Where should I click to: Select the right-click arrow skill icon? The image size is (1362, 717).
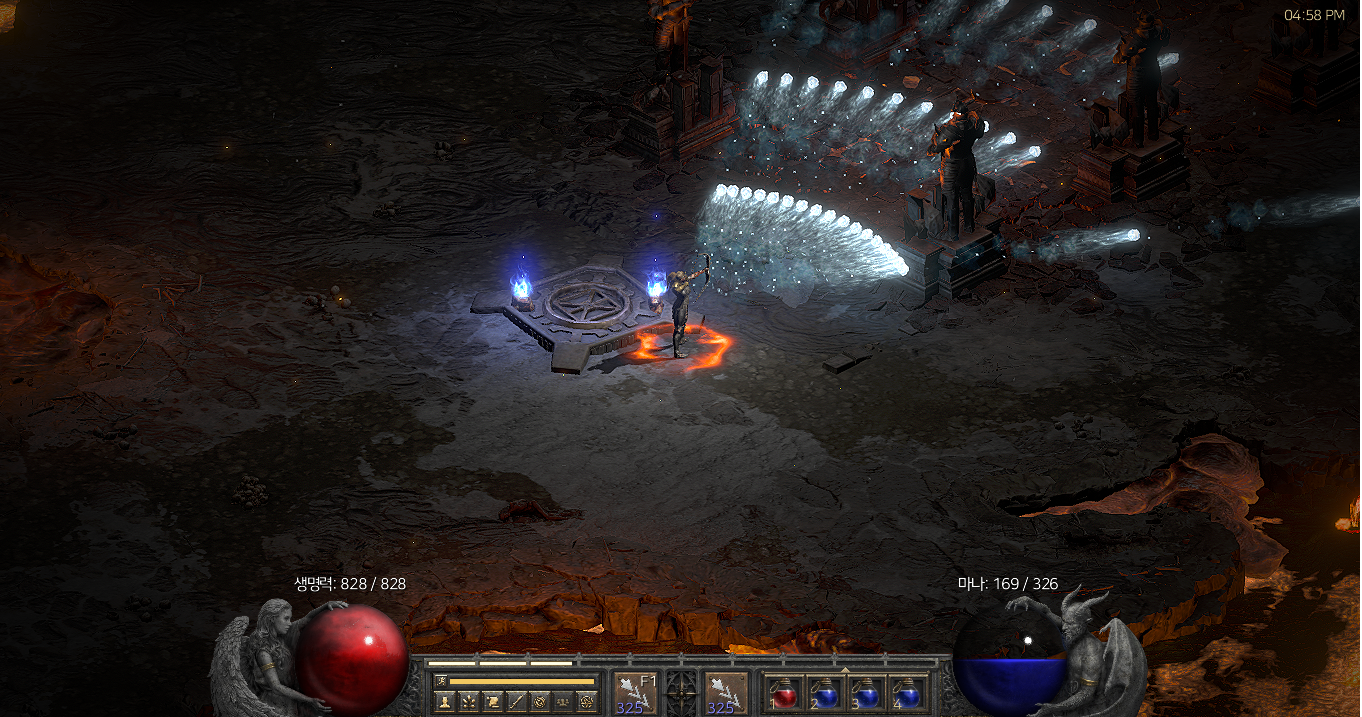(x=726, y=693)
